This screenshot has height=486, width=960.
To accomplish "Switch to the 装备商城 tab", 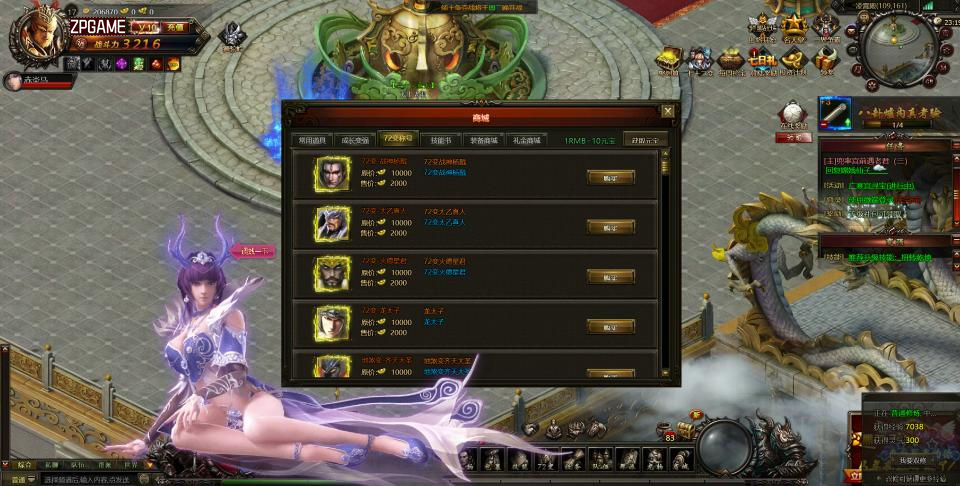I will point(483,140).
